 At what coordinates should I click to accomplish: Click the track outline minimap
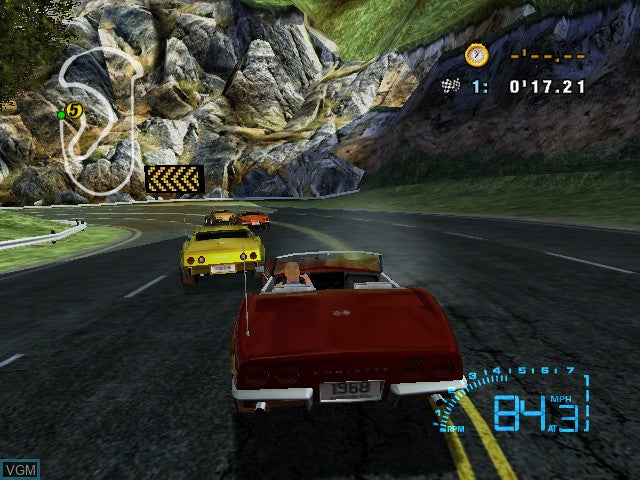(x=100, y=120)
